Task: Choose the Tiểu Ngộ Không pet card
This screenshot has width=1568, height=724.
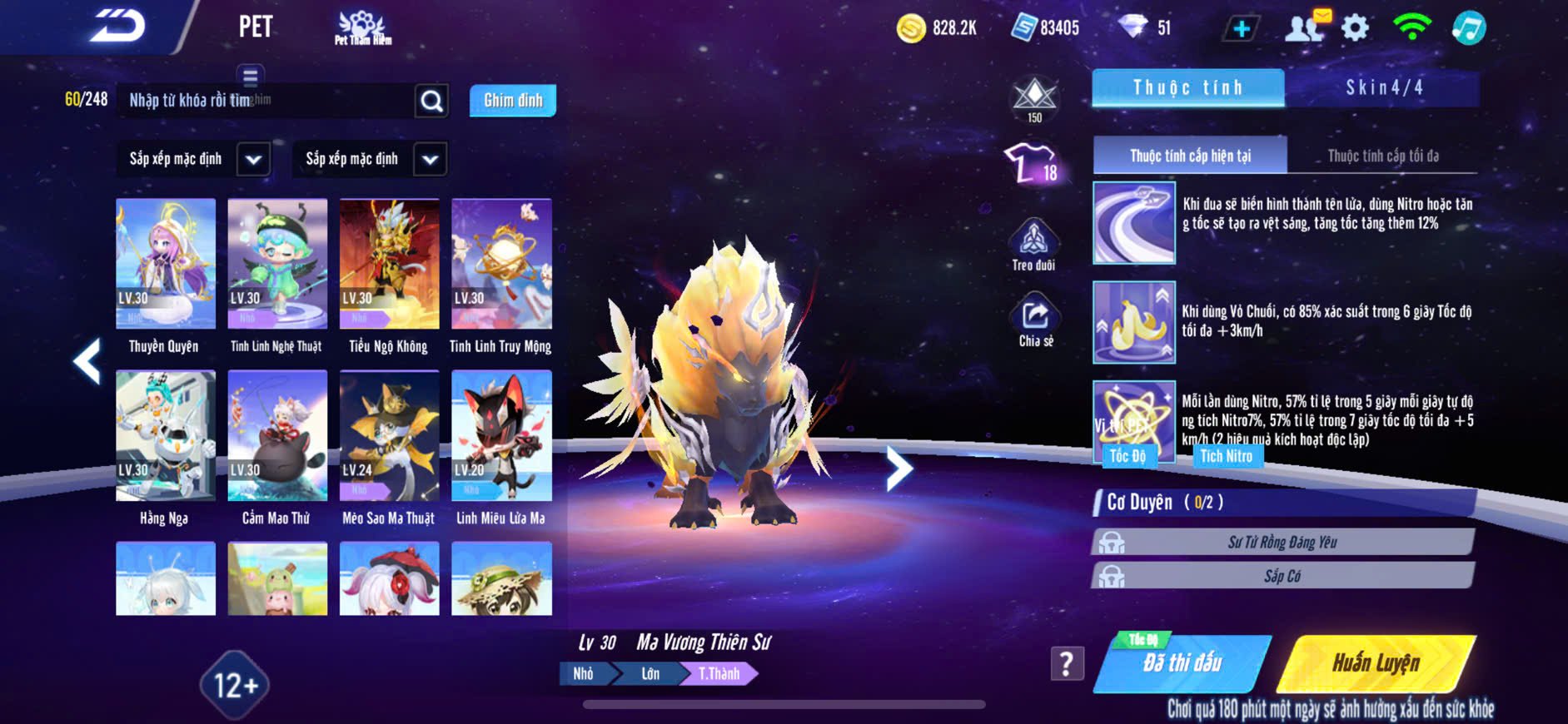Action: point(389,265)
